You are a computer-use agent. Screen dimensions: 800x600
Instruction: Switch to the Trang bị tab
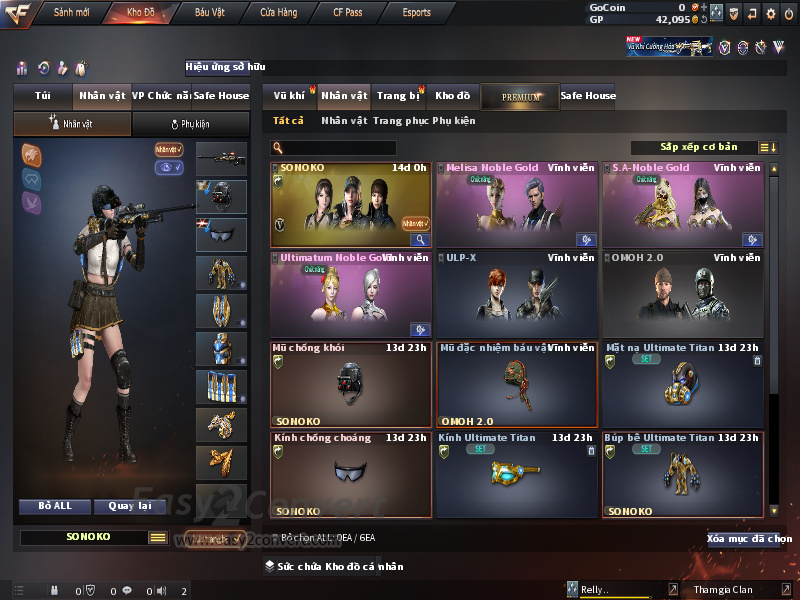pos(398,96)
